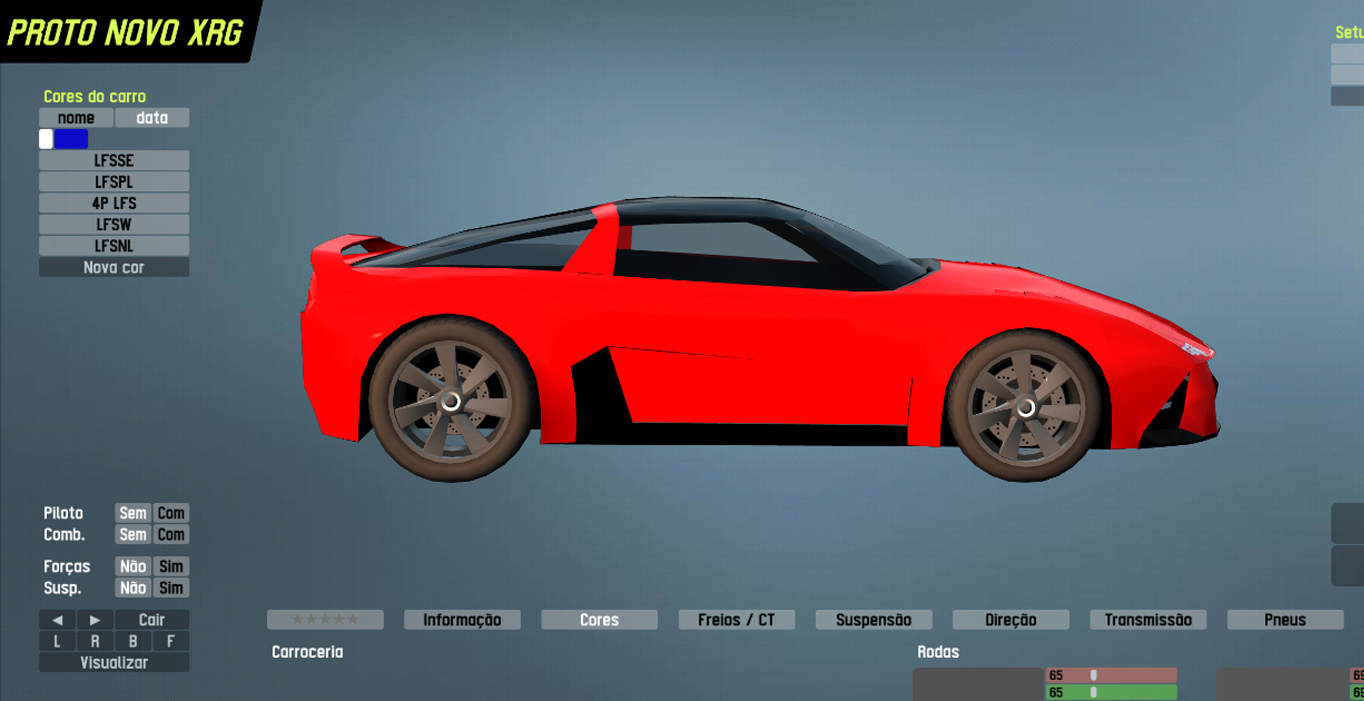
Task: Open the Informação tab
Action: (462, 620)
